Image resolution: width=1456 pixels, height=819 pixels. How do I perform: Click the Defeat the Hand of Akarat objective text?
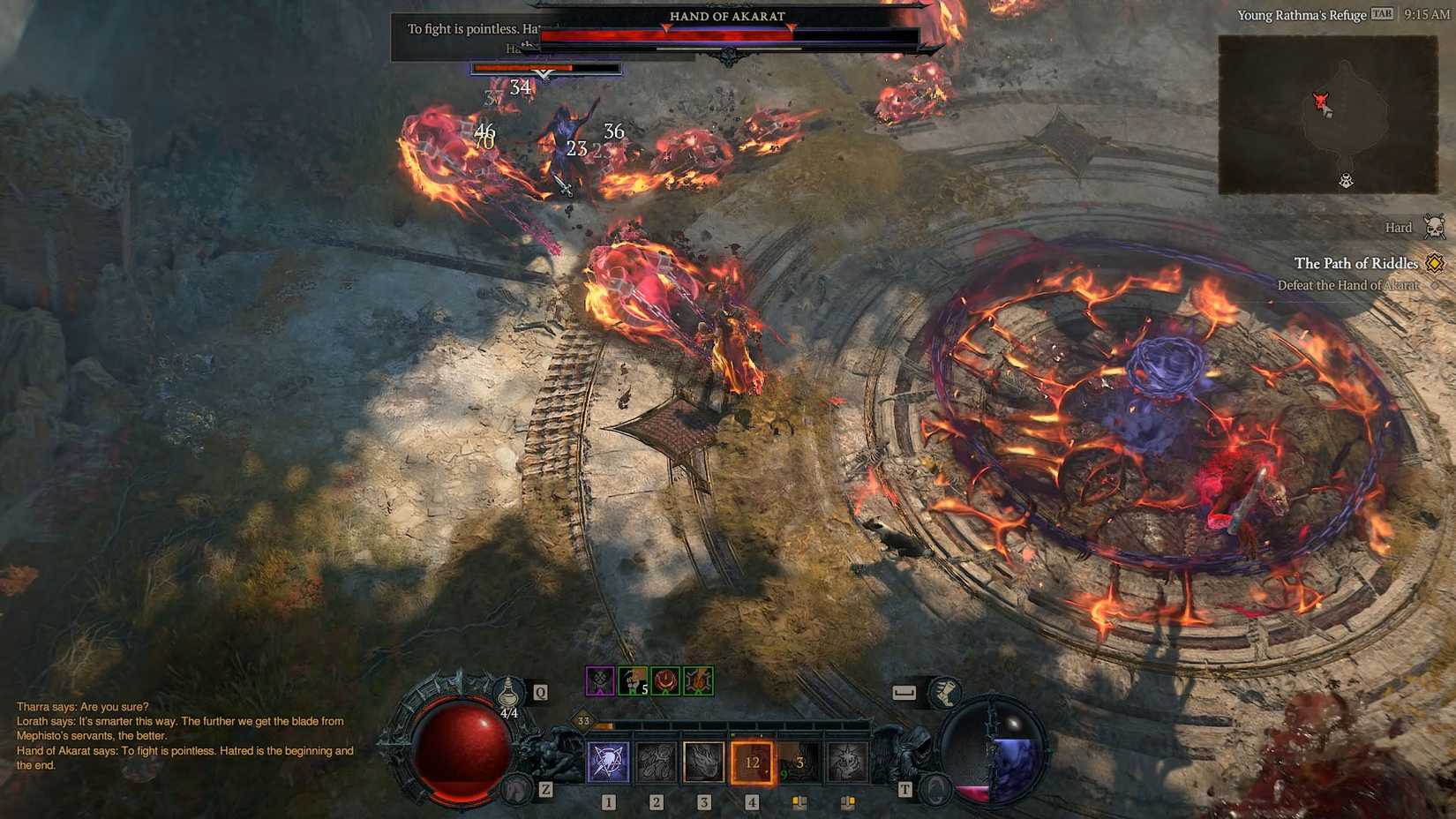click(x=1347, y=285)
